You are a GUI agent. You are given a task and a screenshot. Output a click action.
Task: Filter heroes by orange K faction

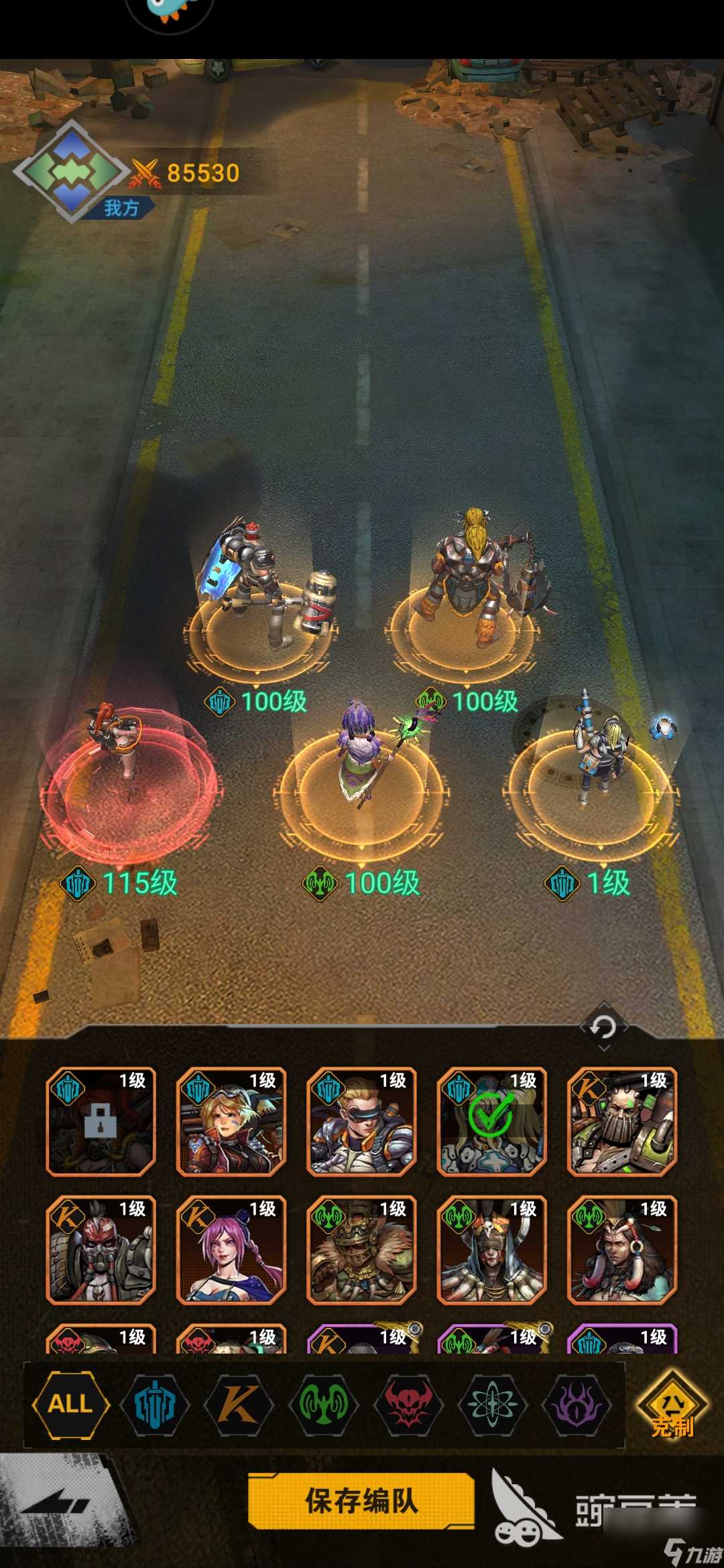coord(239,1403)
